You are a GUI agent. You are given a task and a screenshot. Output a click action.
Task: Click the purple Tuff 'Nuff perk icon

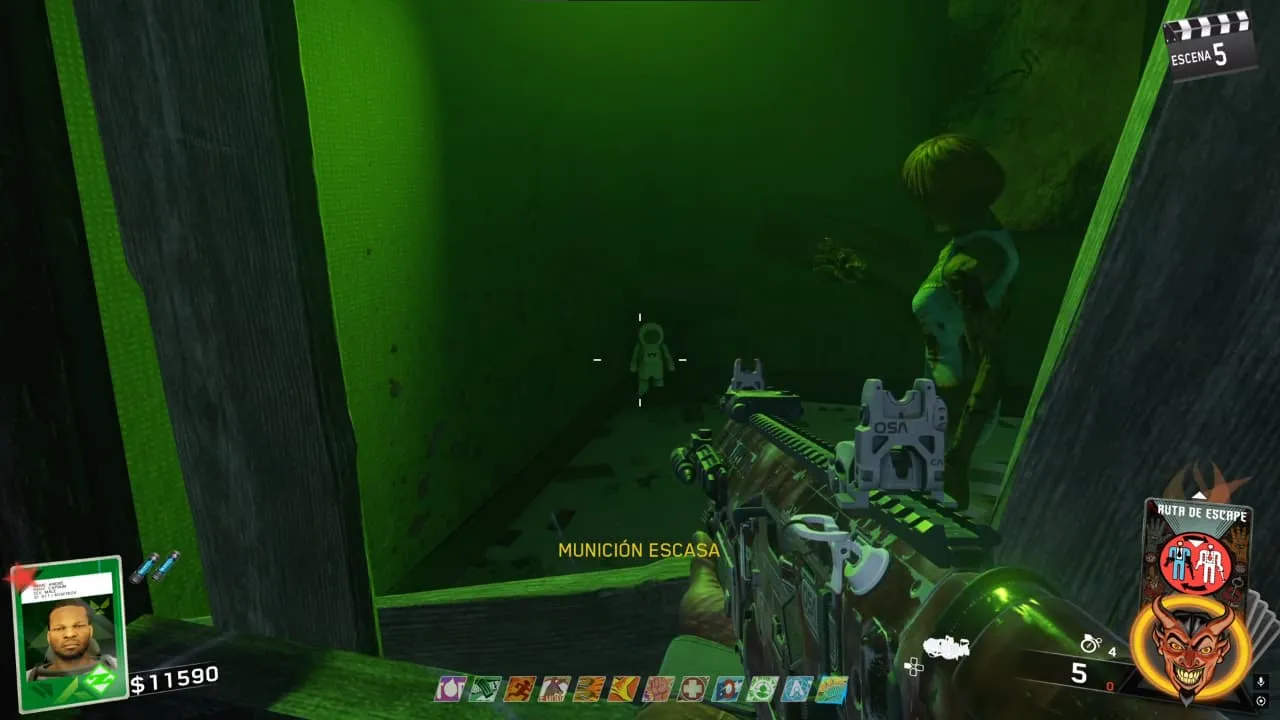(450, 688)
